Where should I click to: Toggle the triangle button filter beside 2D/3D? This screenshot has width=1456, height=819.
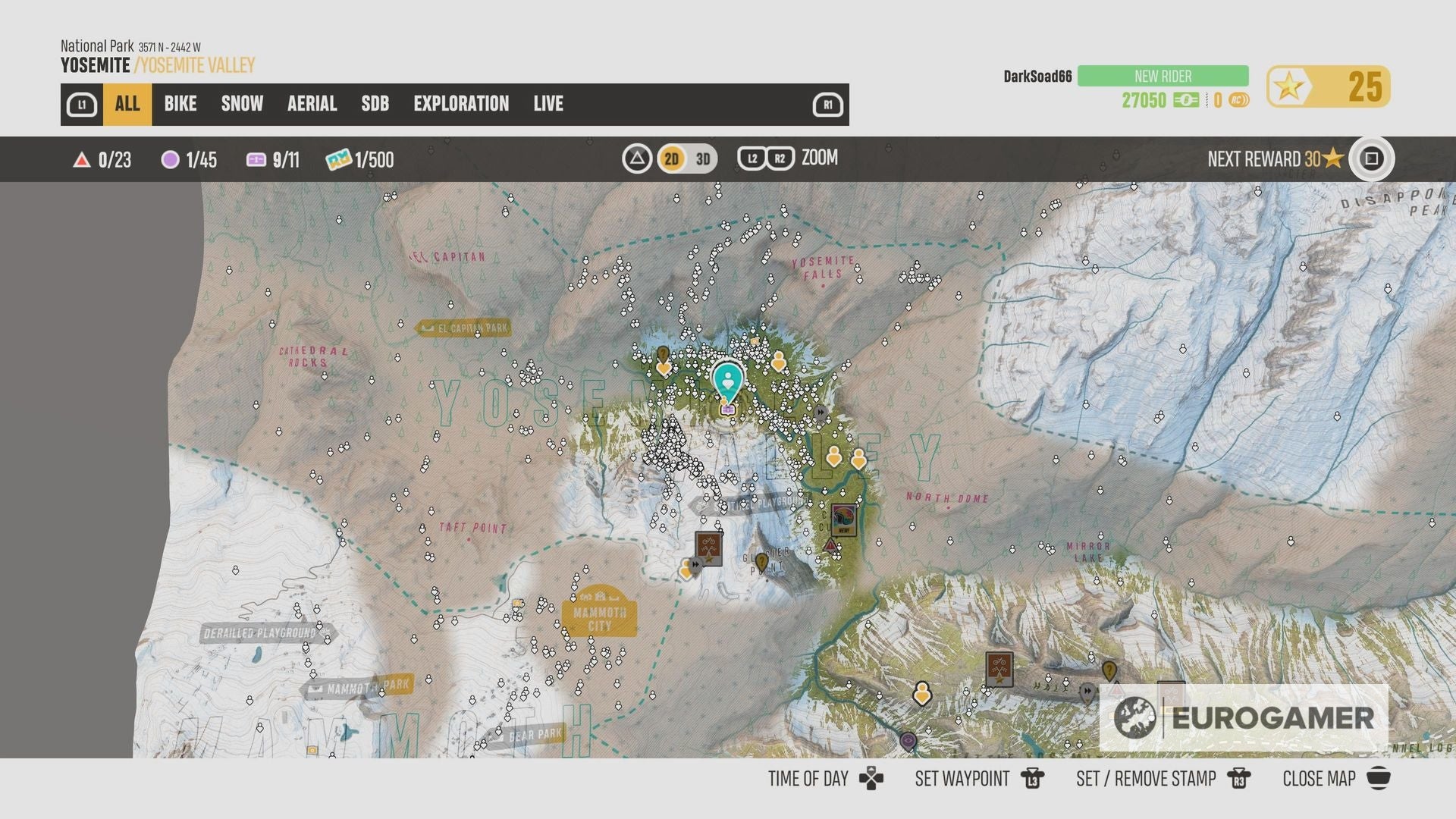point(637,158)
